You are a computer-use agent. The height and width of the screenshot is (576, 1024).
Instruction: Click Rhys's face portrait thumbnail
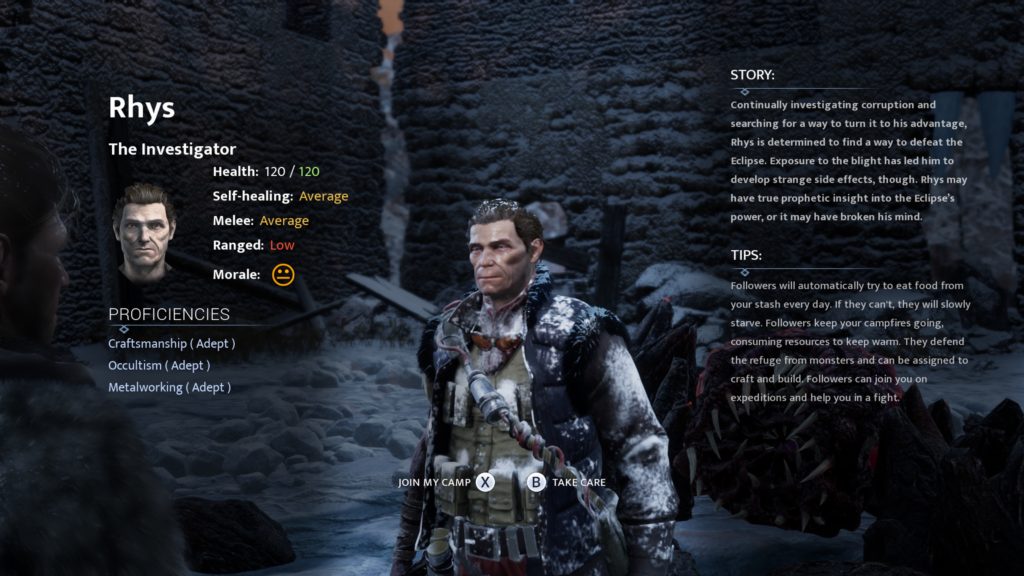[145, 229]
